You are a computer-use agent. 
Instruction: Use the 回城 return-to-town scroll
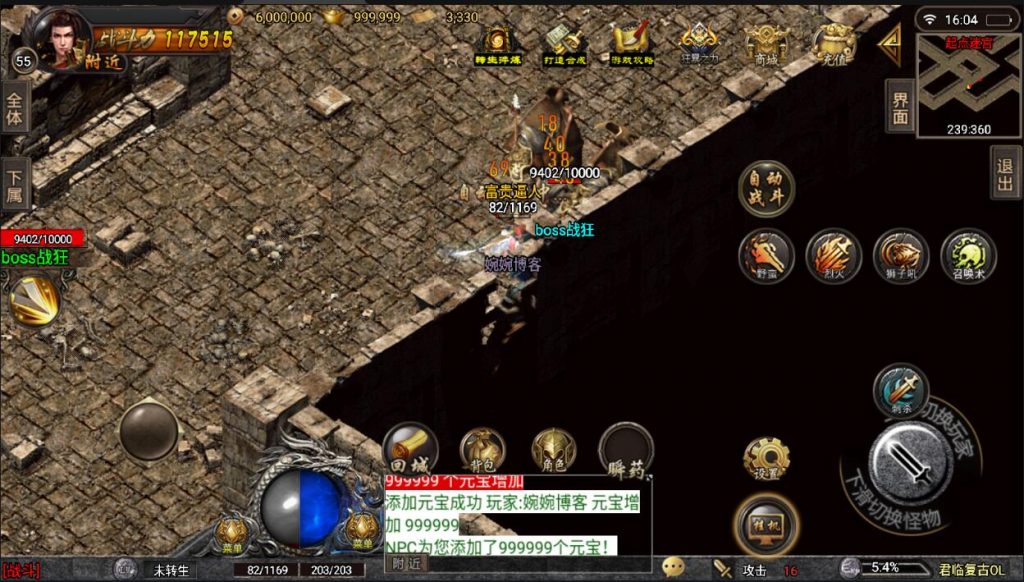tap(410, 449)
